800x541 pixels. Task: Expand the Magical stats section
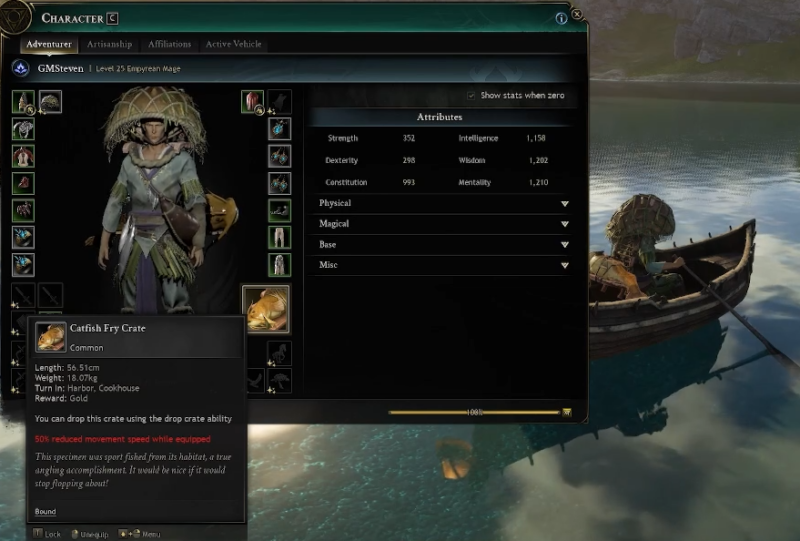[x=564, y=224]
